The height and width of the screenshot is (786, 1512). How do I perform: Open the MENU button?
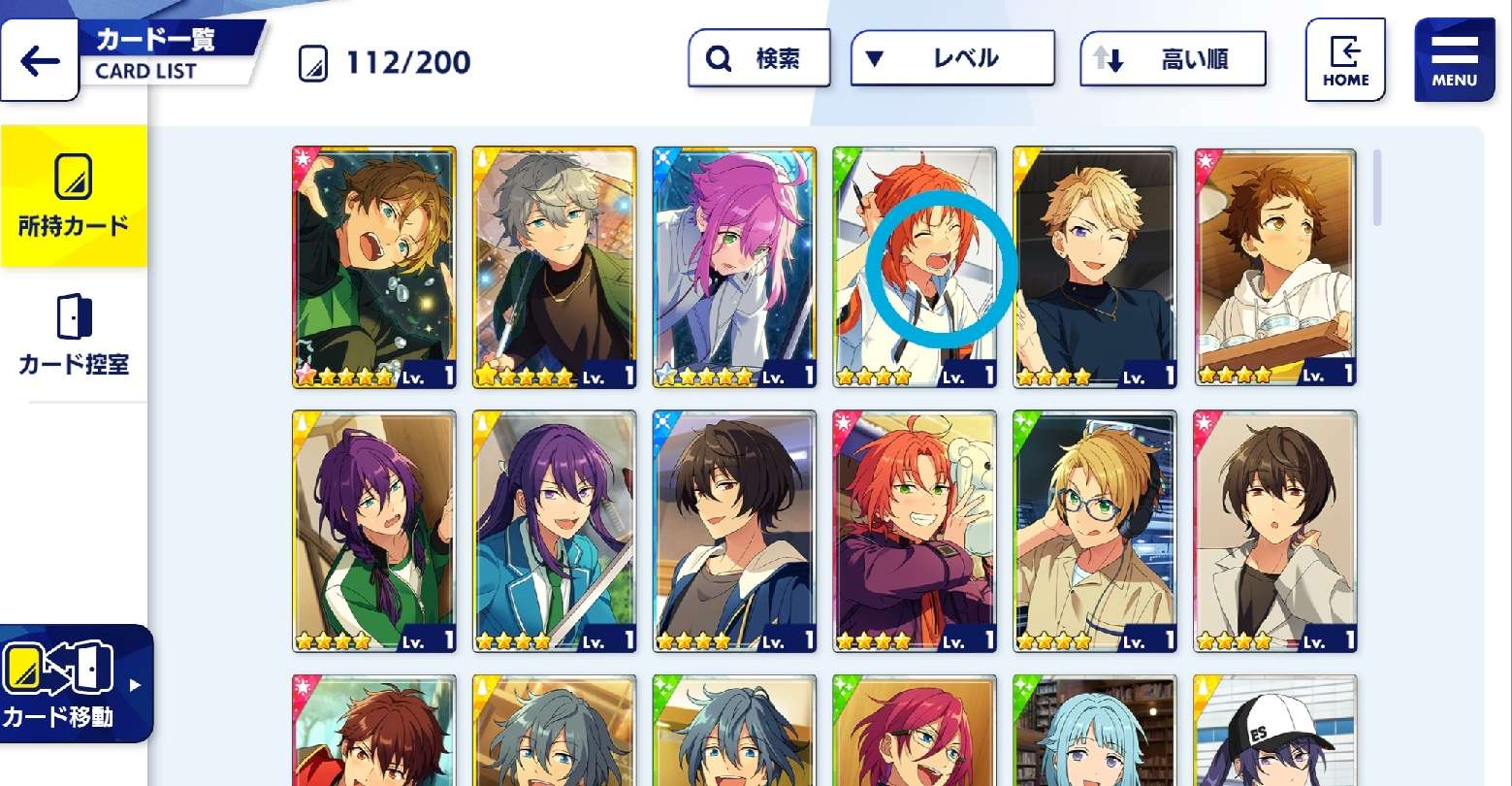tap(1454, 60)
